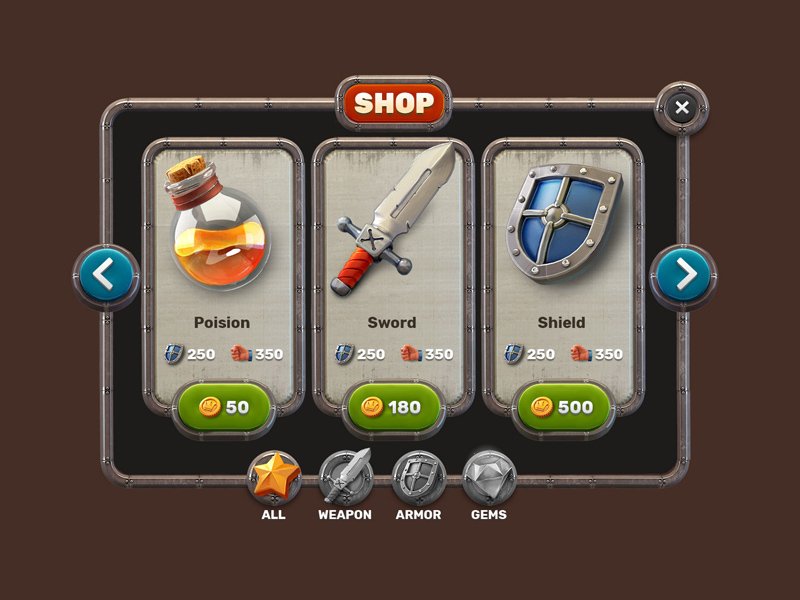Switch to the Weapon category tab
This screenshot has height=600, width=800.
[x=346, y=478]
